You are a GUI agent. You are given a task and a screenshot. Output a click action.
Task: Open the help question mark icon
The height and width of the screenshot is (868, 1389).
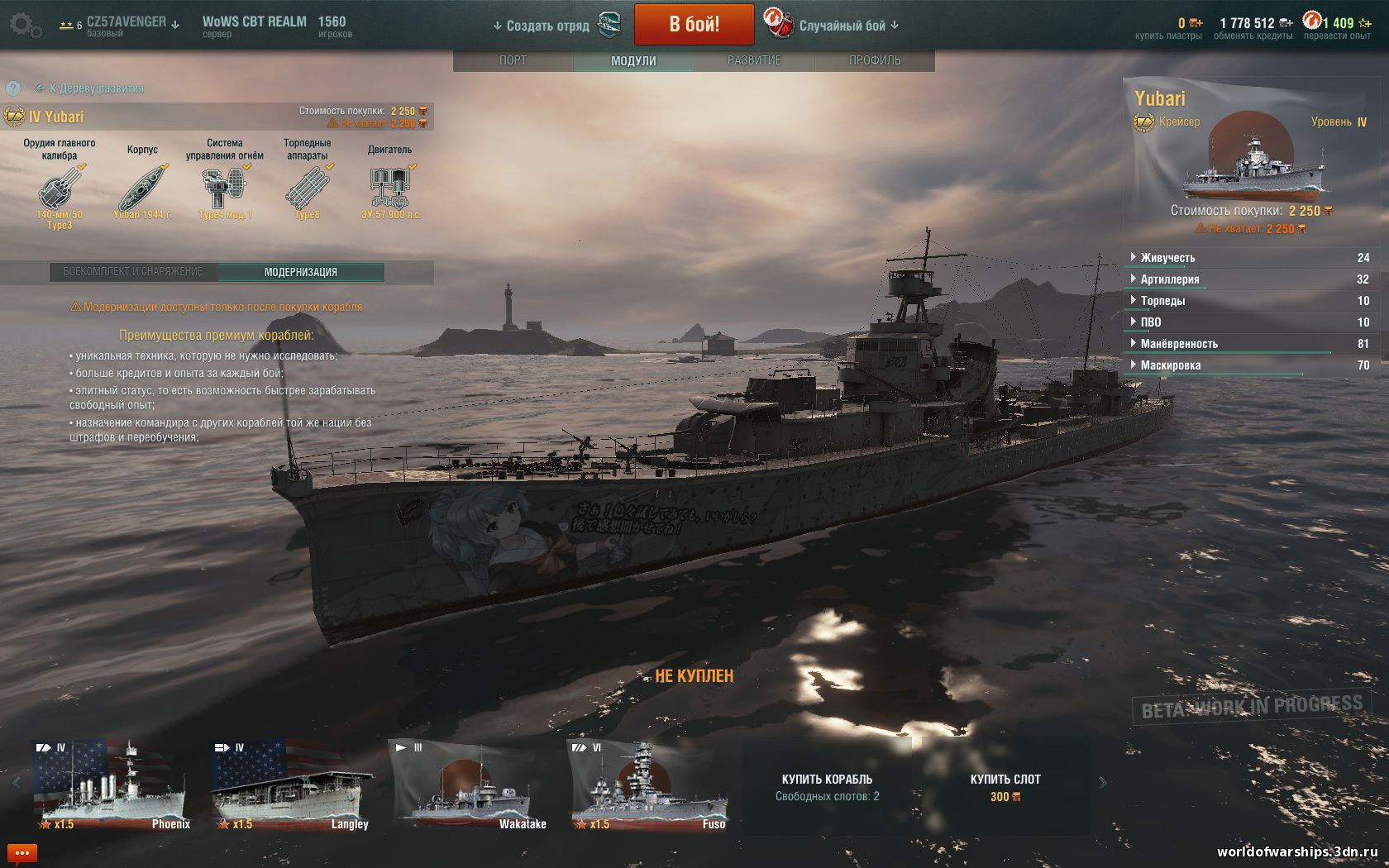(13, 89)
